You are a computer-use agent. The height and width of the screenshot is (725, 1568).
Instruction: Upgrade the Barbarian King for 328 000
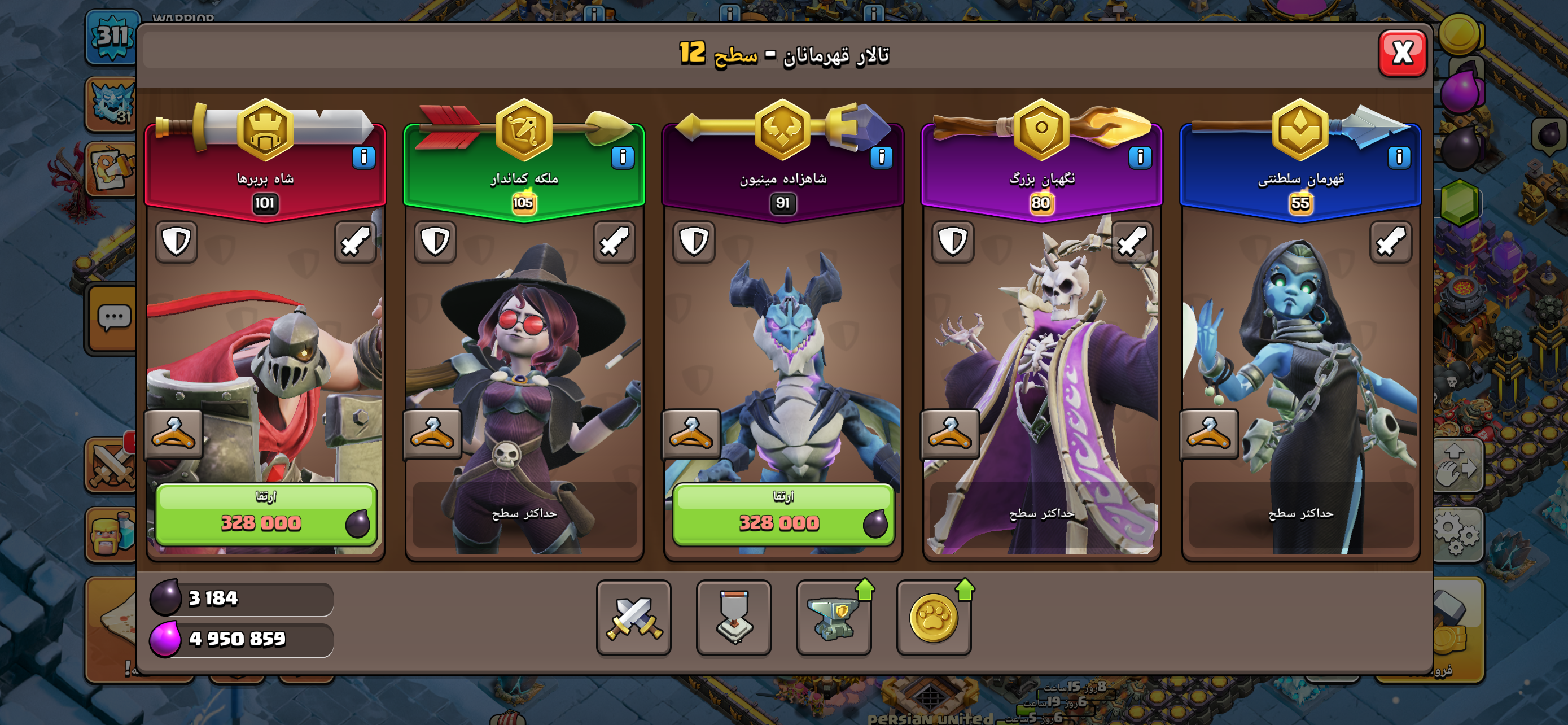266,514
